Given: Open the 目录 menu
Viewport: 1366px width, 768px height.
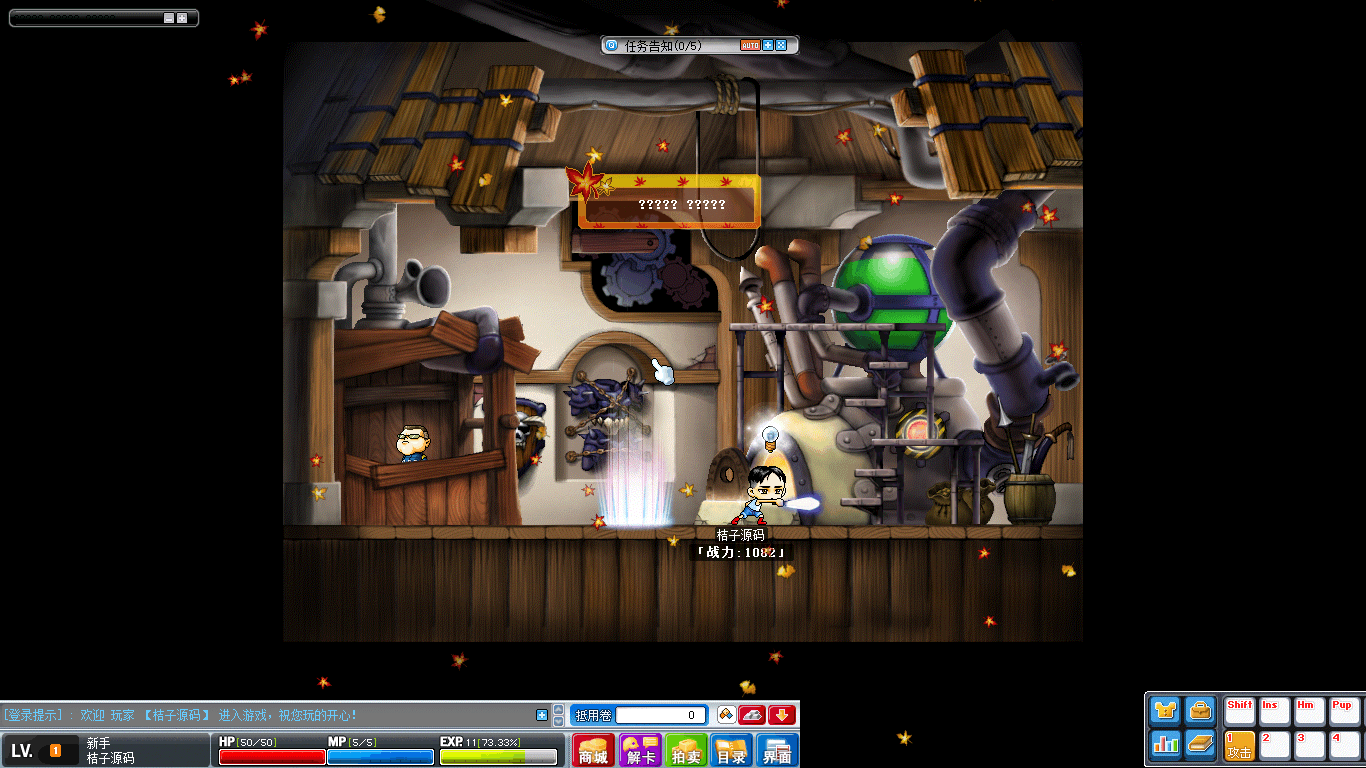Looking at the screenshot, I should (x=732, y=750).
